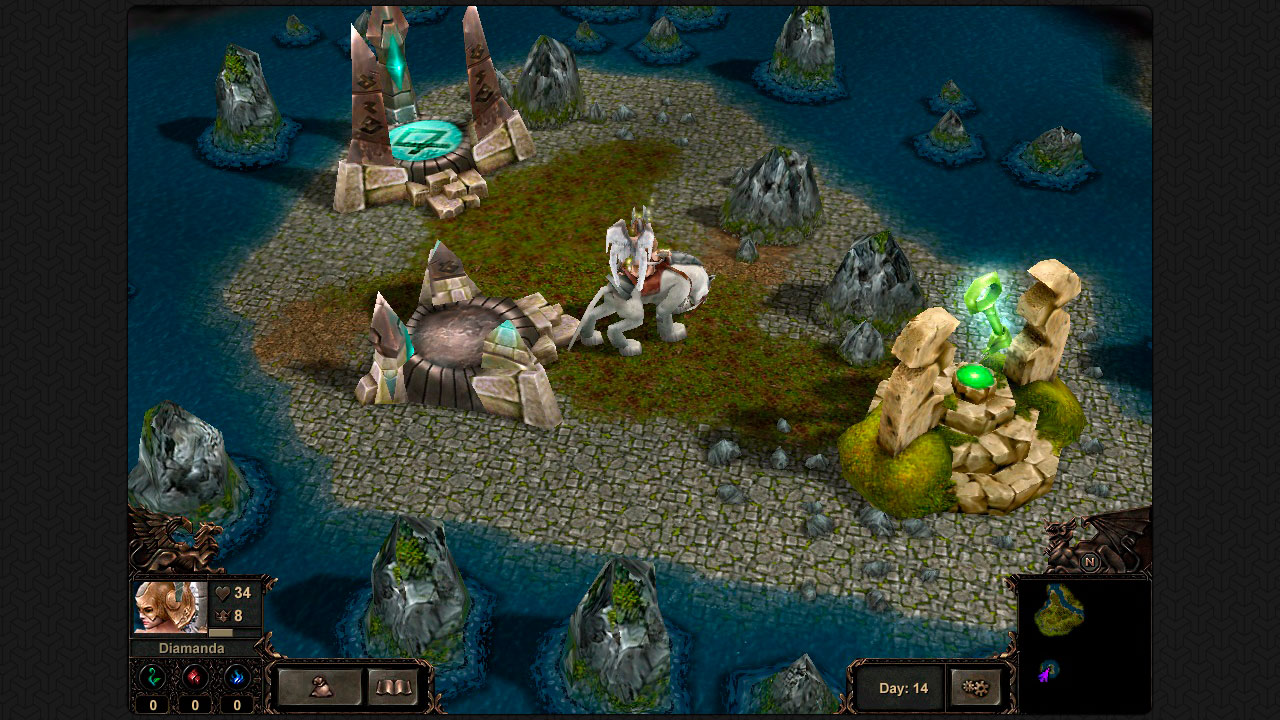
Task: Select the green ether gem icon
Action: point(152,677)
